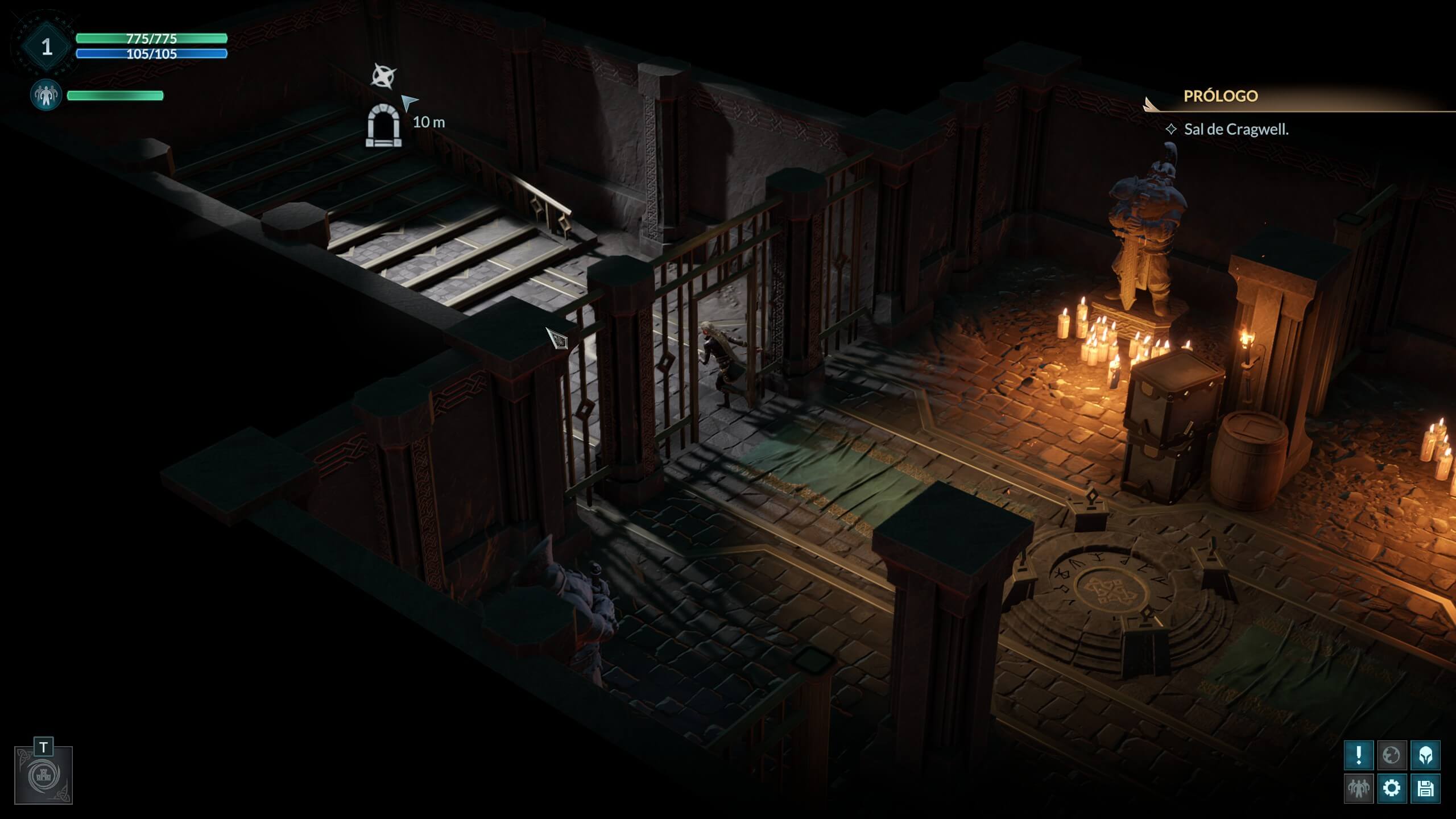
Task: Click the 'Sal de Cragwell' objective
Action: [x=1236, y=130]
